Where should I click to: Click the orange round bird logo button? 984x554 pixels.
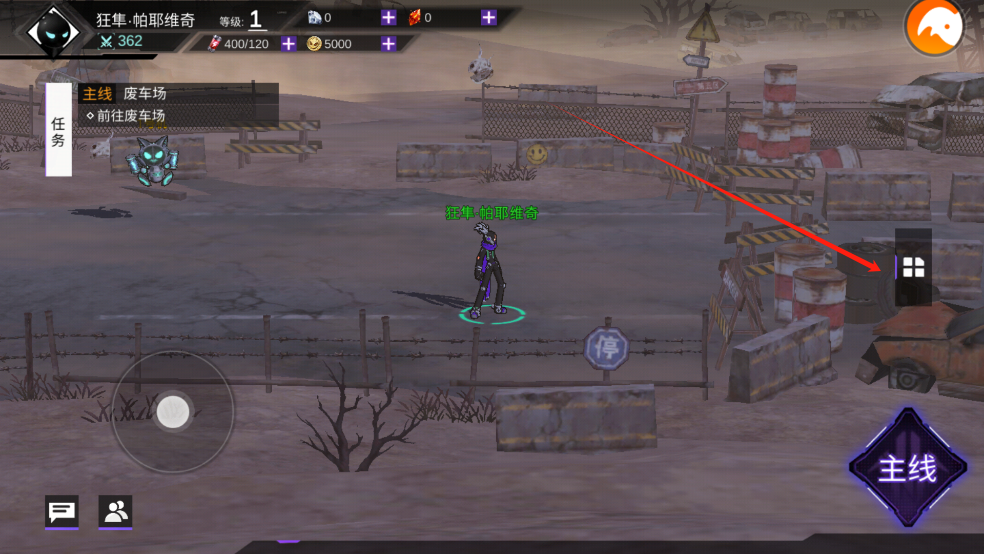click(x=934, y=28)
